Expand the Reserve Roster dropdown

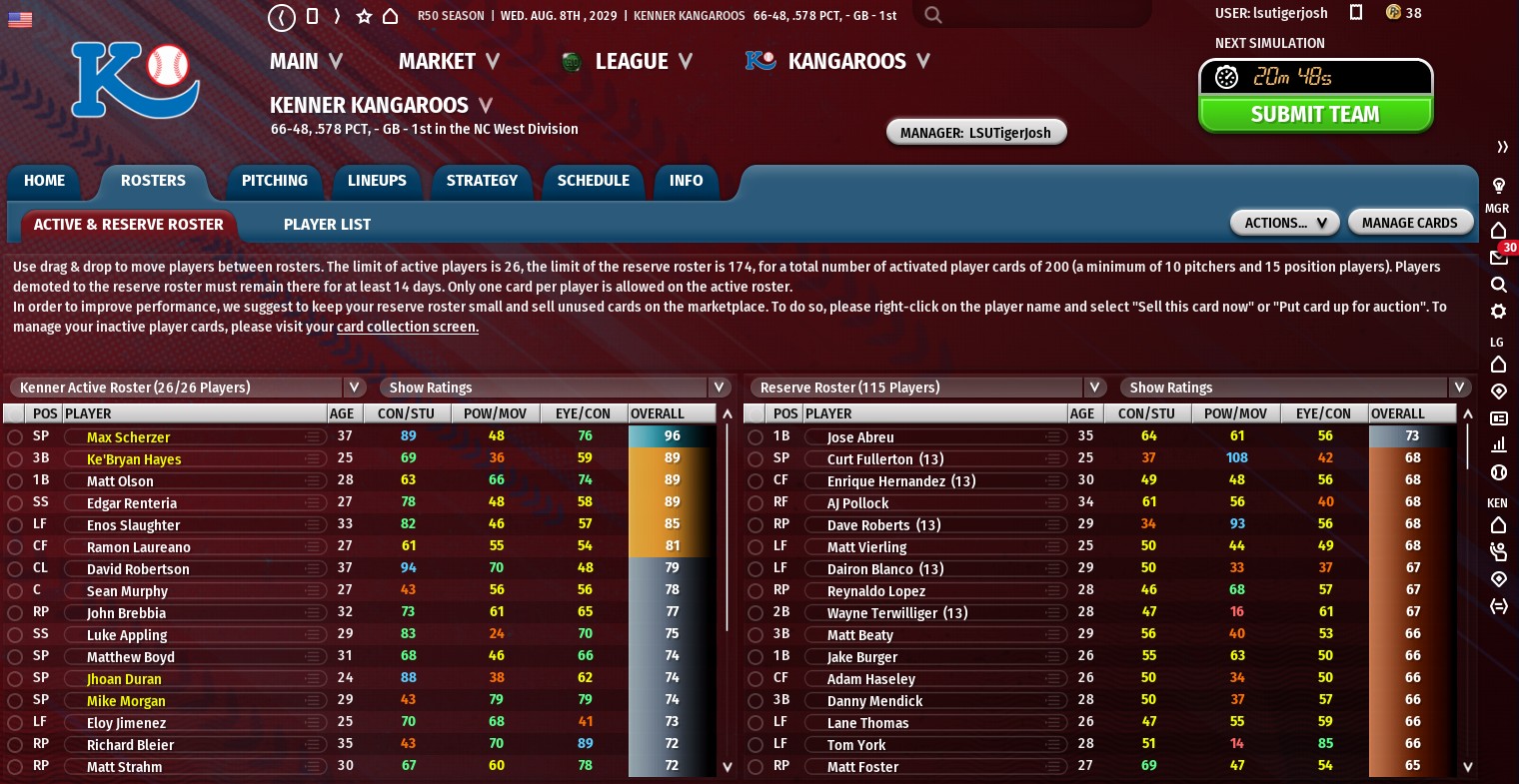click(1095, 388)
